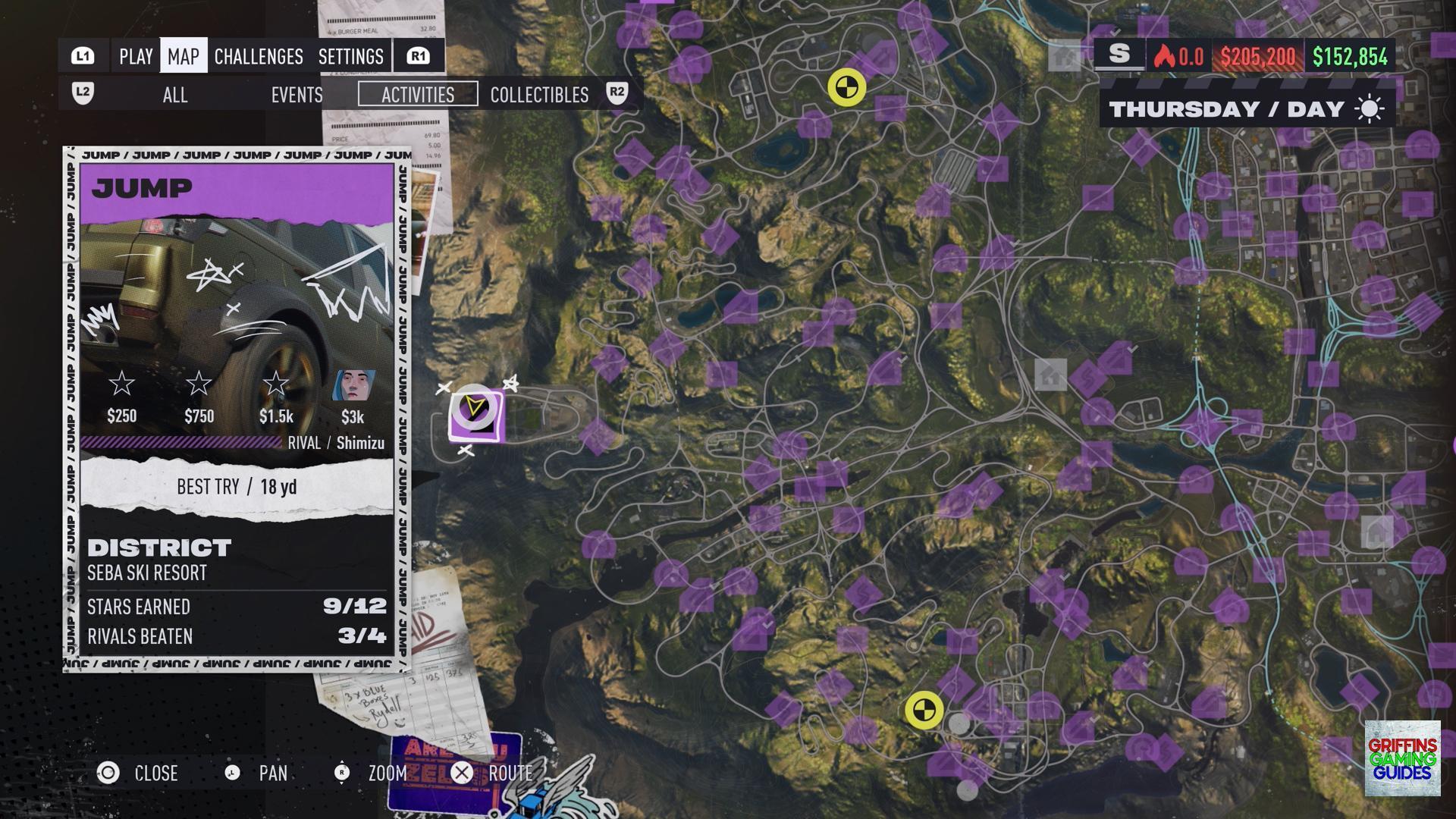
Task: Select the grey safehouse icon mid-map
Action: (1050, 375)
